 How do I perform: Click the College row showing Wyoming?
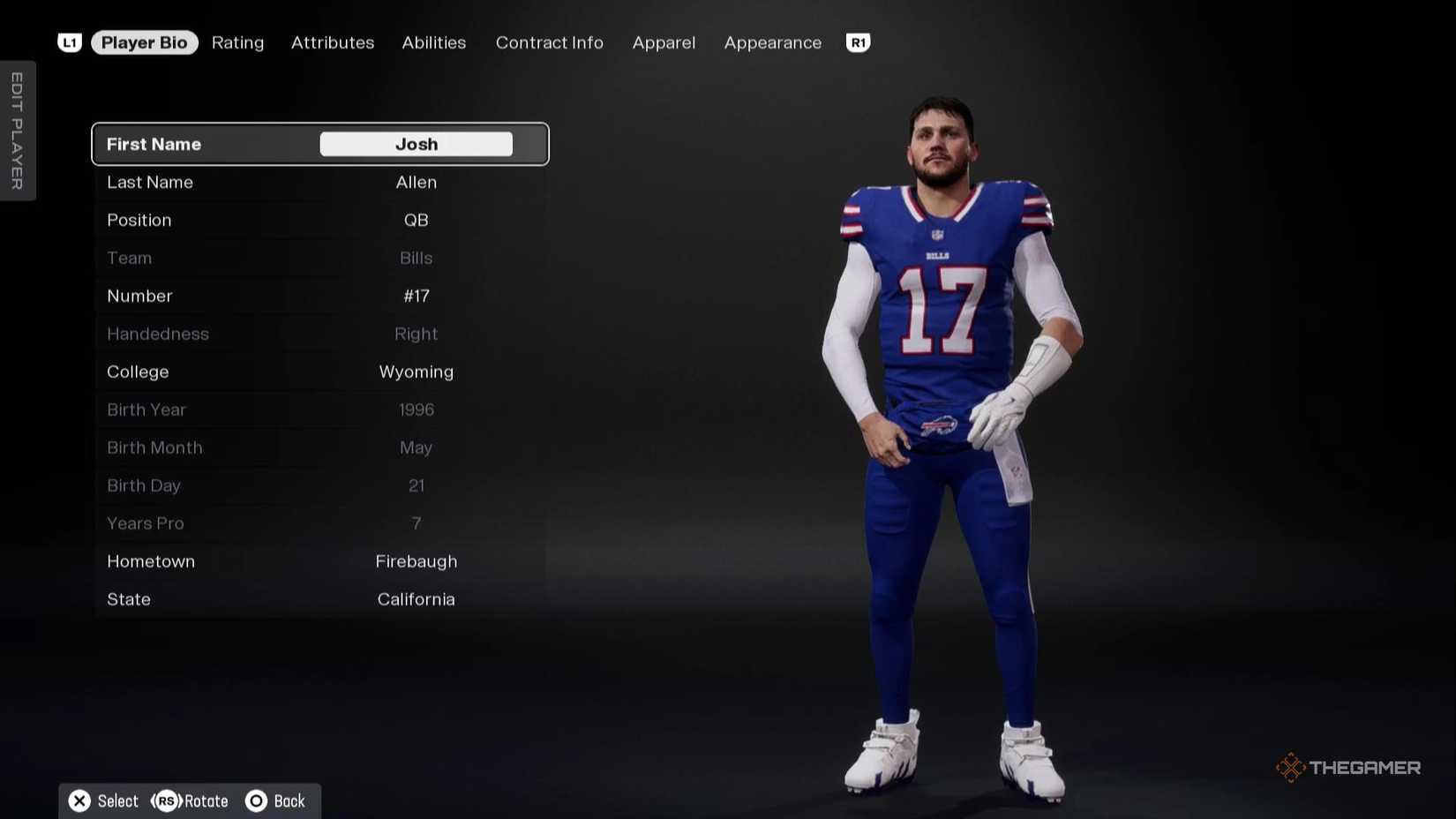point(319,372)
